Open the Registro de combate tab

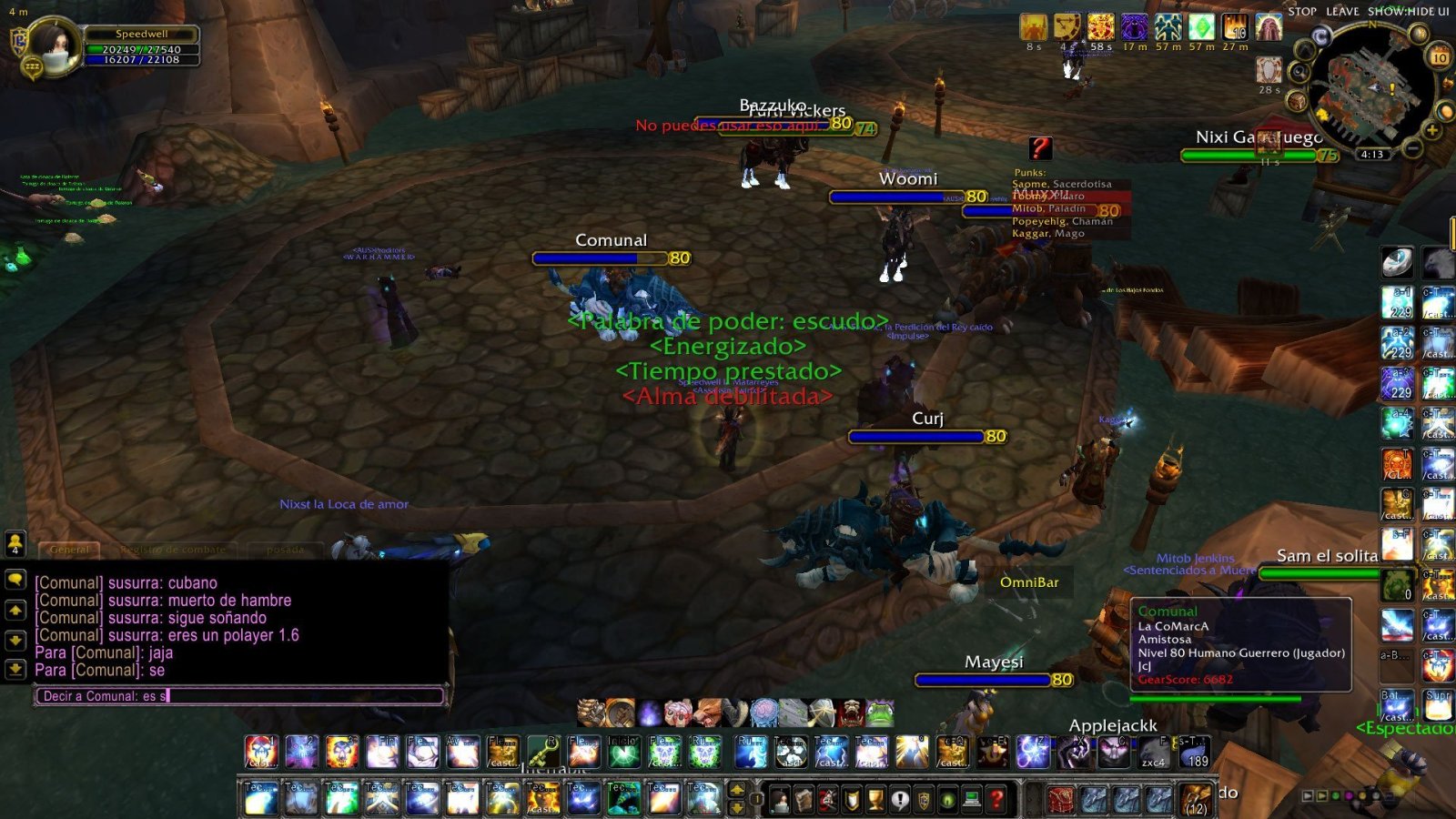(x=173, y=550)
